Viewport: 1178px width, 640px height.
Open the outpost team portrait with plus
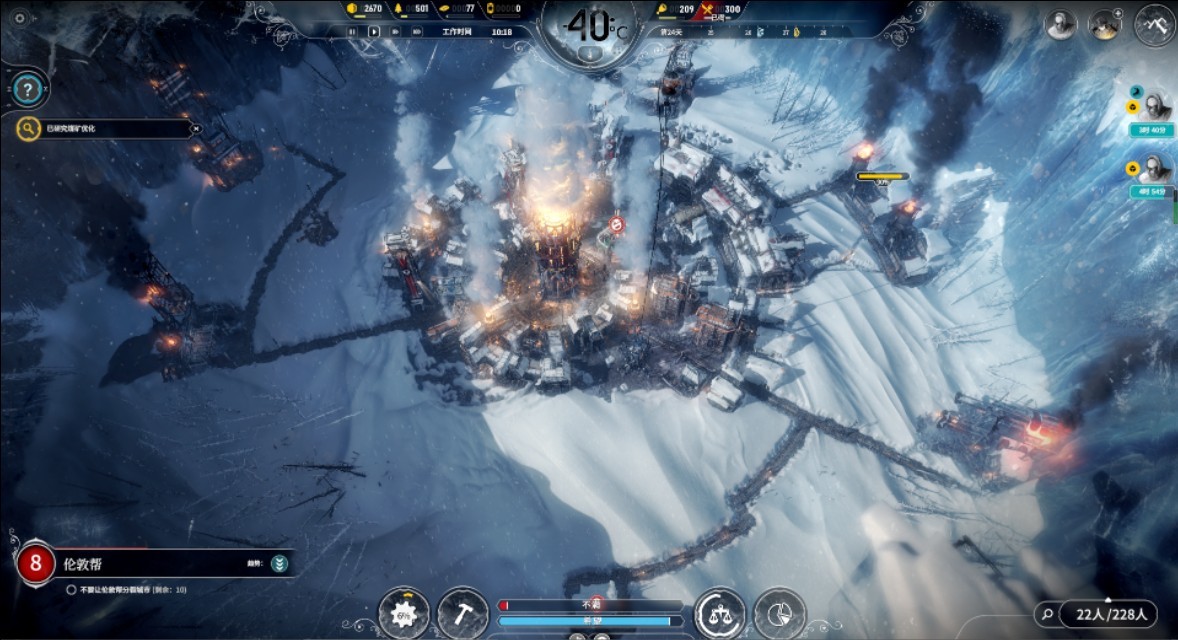[x=1106, y=25]
